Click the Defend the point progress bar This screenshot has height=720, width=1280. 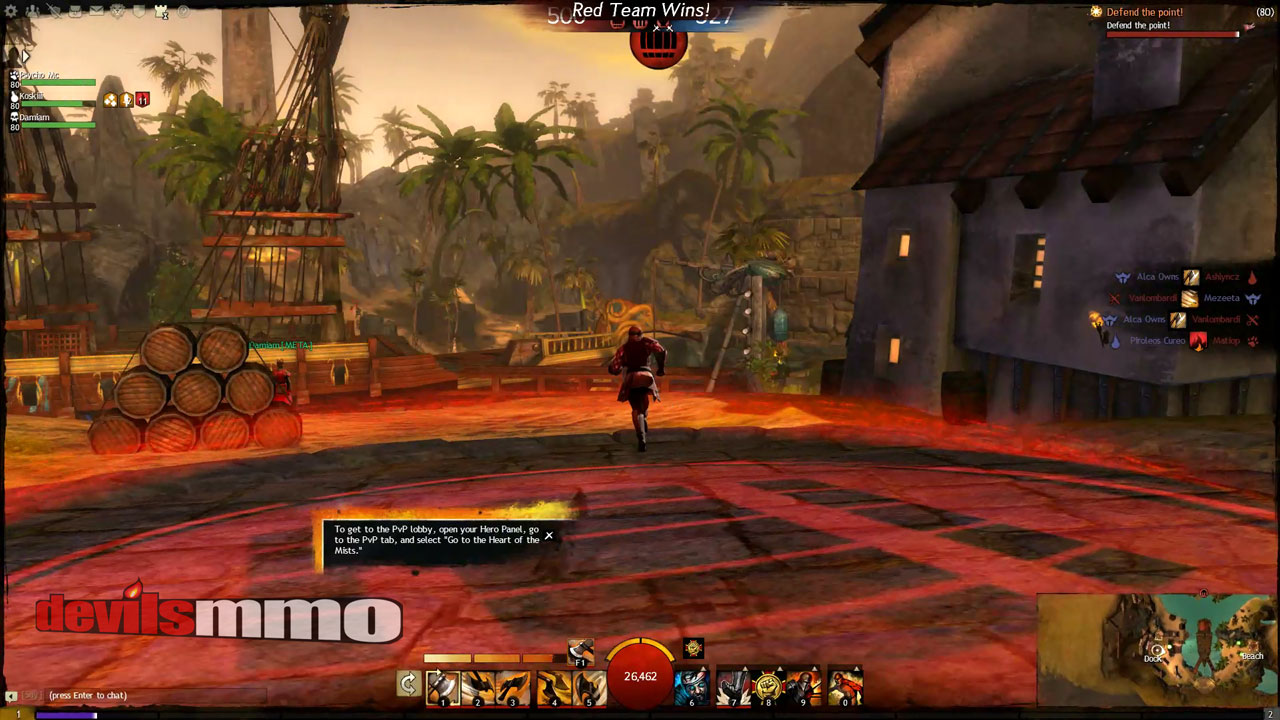1175,33
